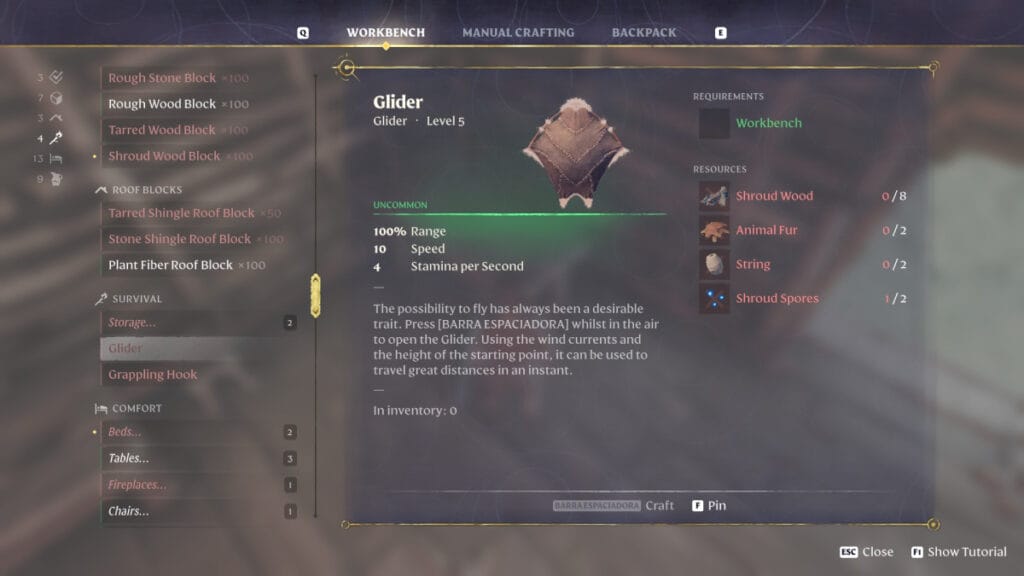Craft the Glider
This screenshot has width=1024, height=576.
point(614,506)
